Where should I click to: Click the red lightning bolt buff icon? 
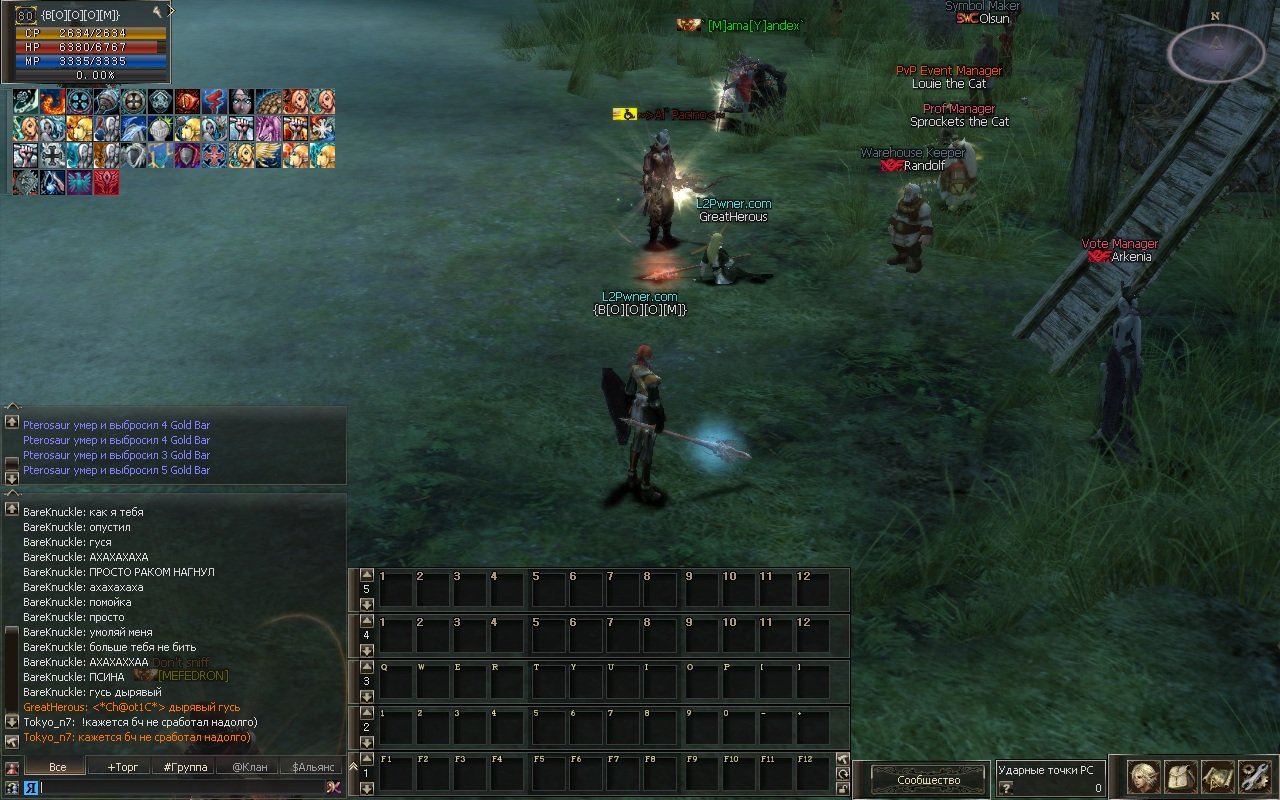pyautogui.click(x=214, y=102)
